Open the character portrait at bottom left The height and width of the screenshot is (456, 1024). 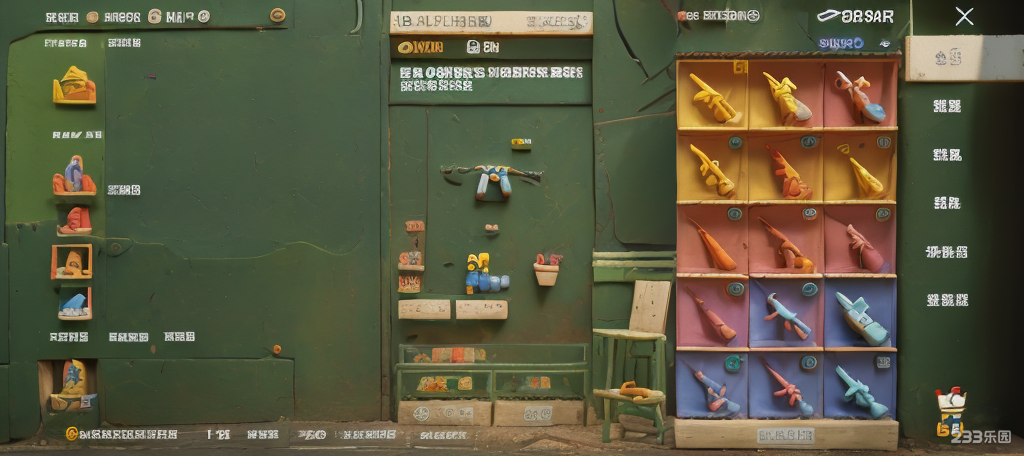(70, 384)
